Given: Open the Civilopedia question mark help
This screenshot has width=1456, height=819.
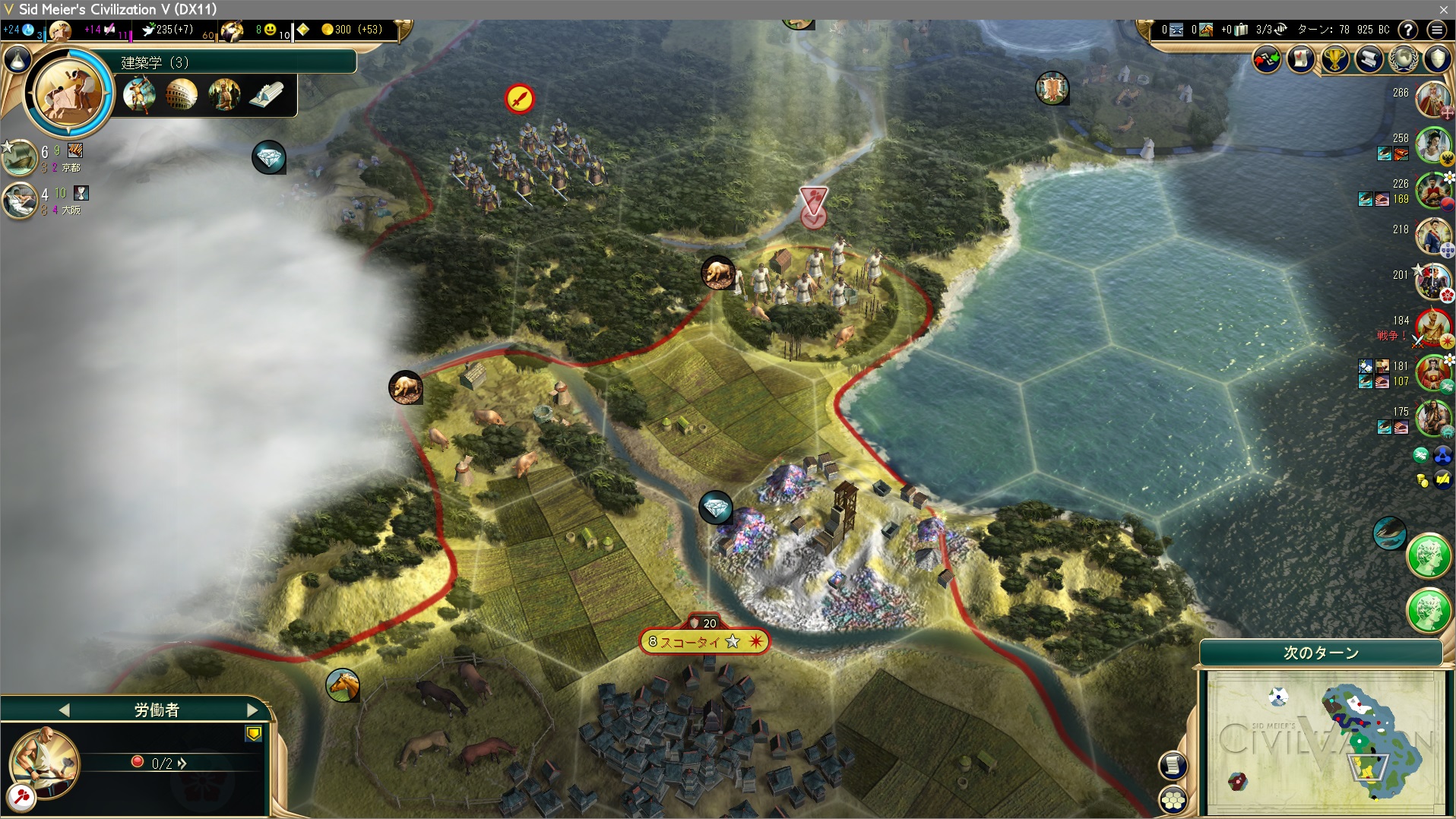Looking at the screenshot, I should pos(1408,30).
